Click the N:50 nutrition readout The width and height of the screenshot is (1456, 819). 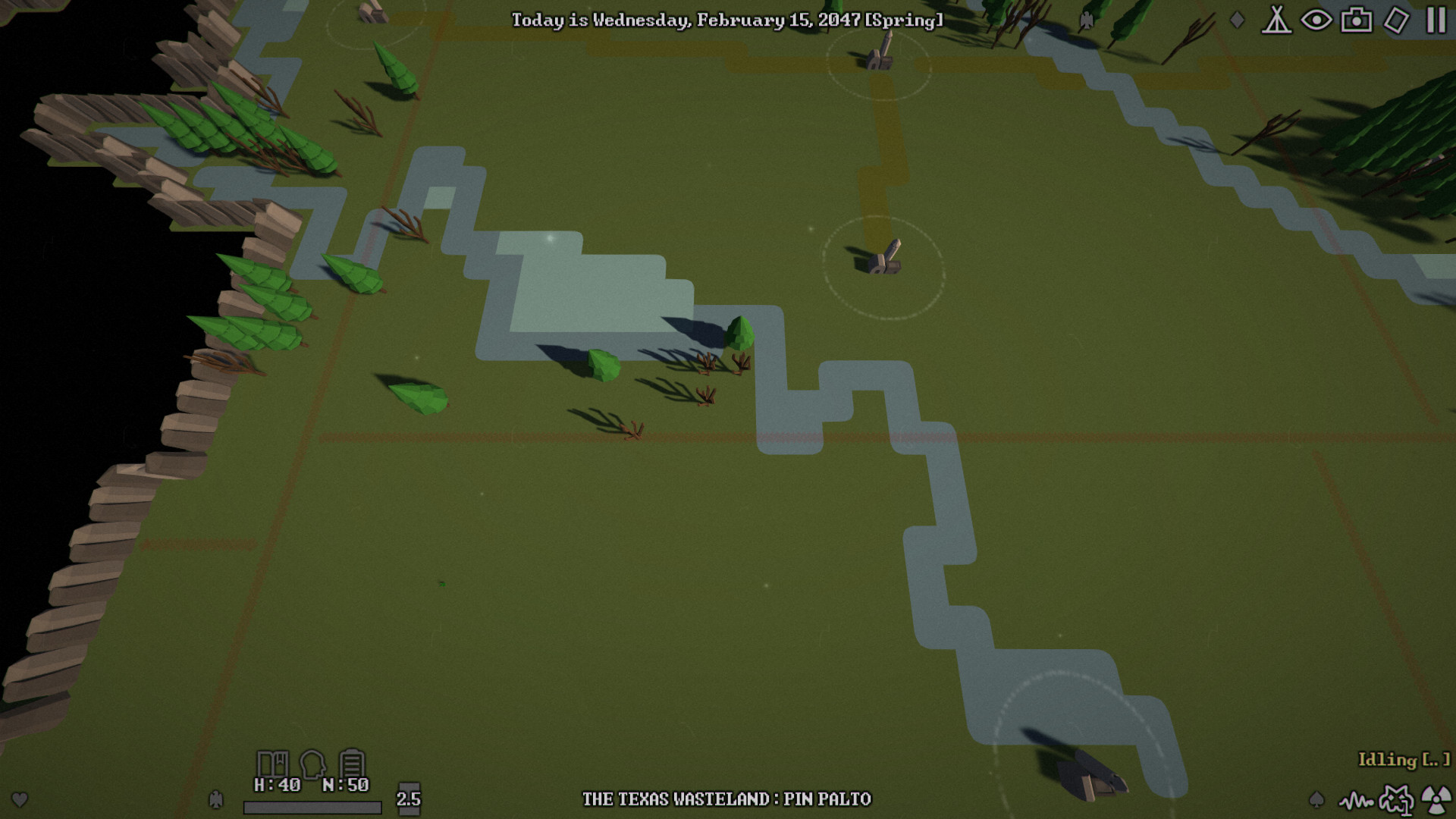pyautogui.click(x=347, y=786)
